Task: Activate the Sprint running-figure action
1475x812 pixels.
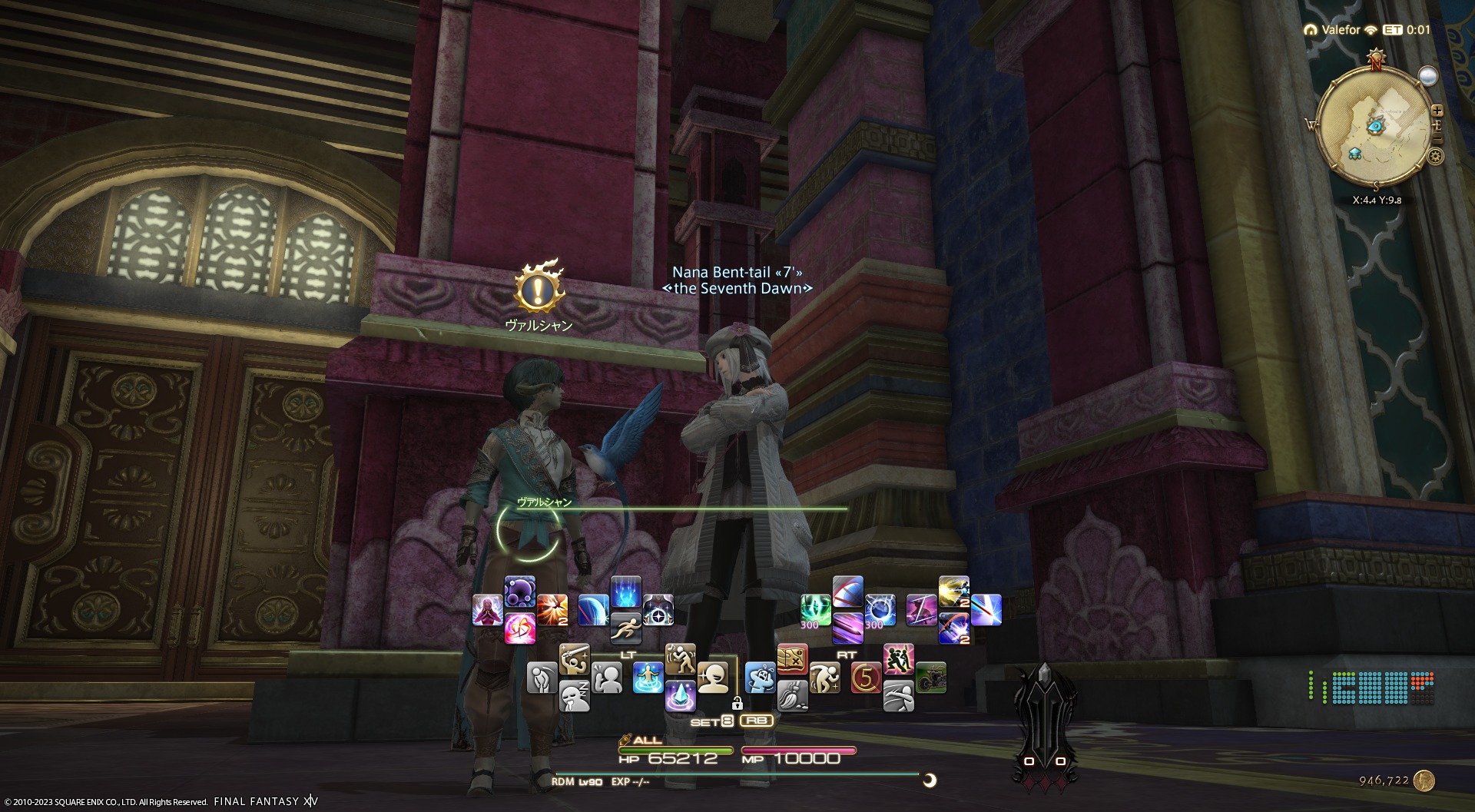Action: coord(625,628)
